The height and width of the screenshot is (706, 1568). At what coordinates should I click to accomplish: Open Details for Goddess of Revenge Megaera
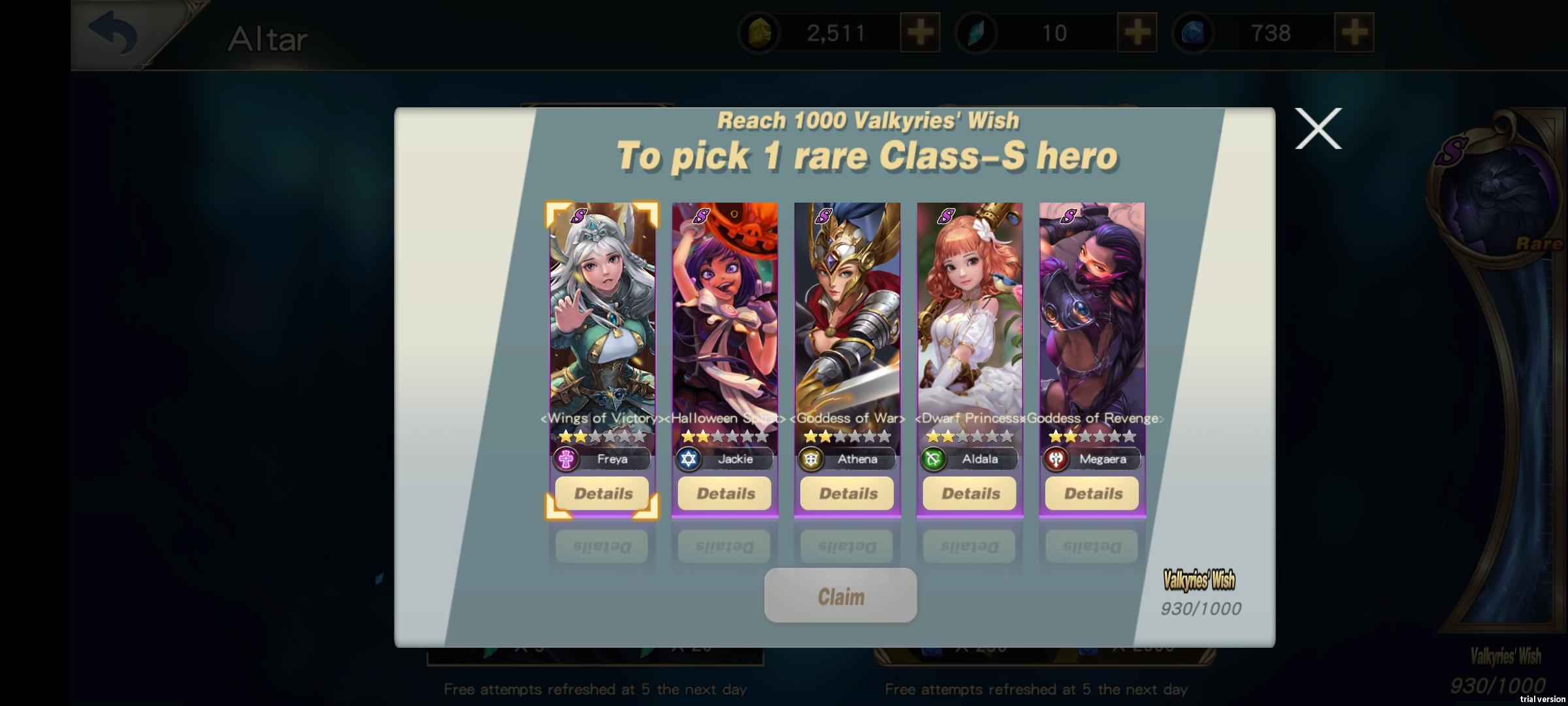[x=1091, y=494]
